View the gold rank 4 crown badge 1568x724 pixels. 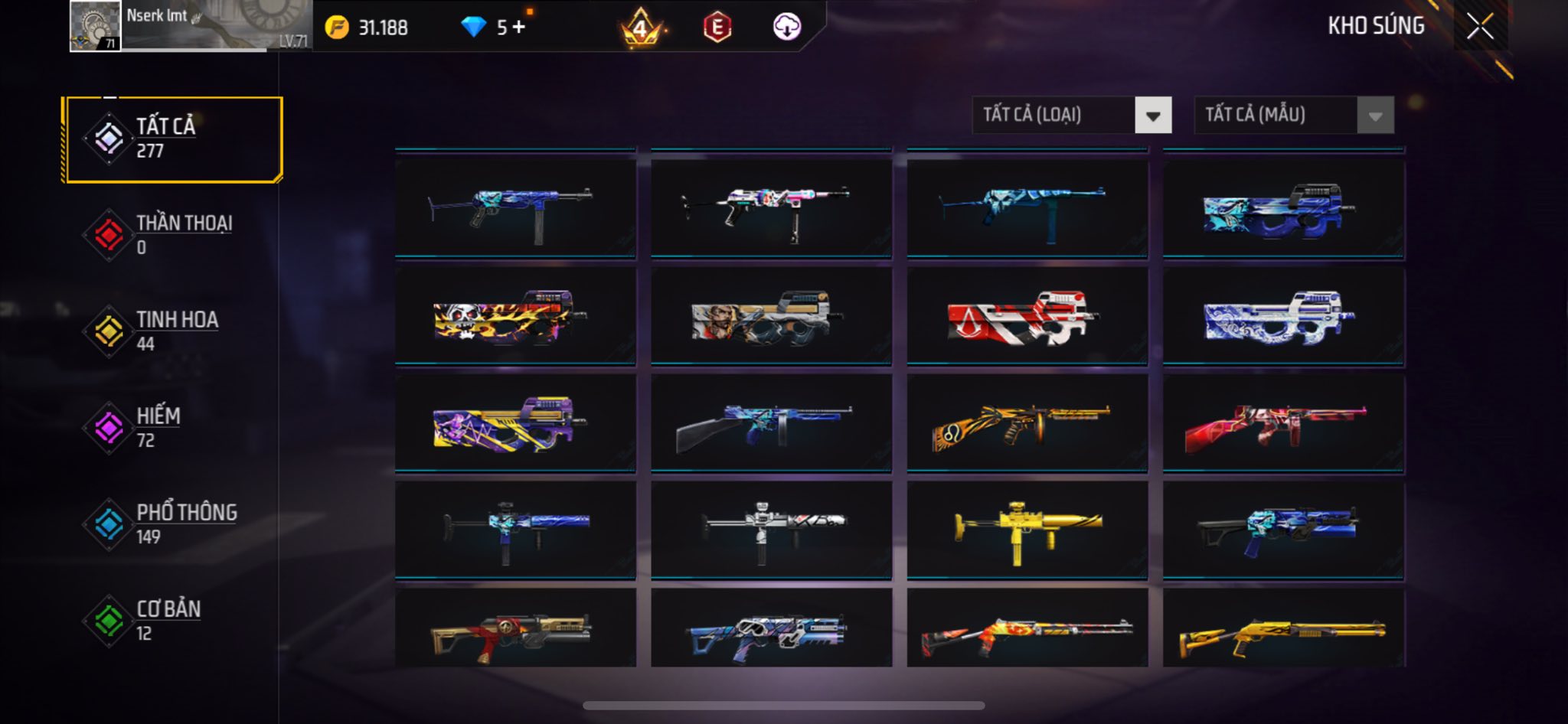[641, 29]
